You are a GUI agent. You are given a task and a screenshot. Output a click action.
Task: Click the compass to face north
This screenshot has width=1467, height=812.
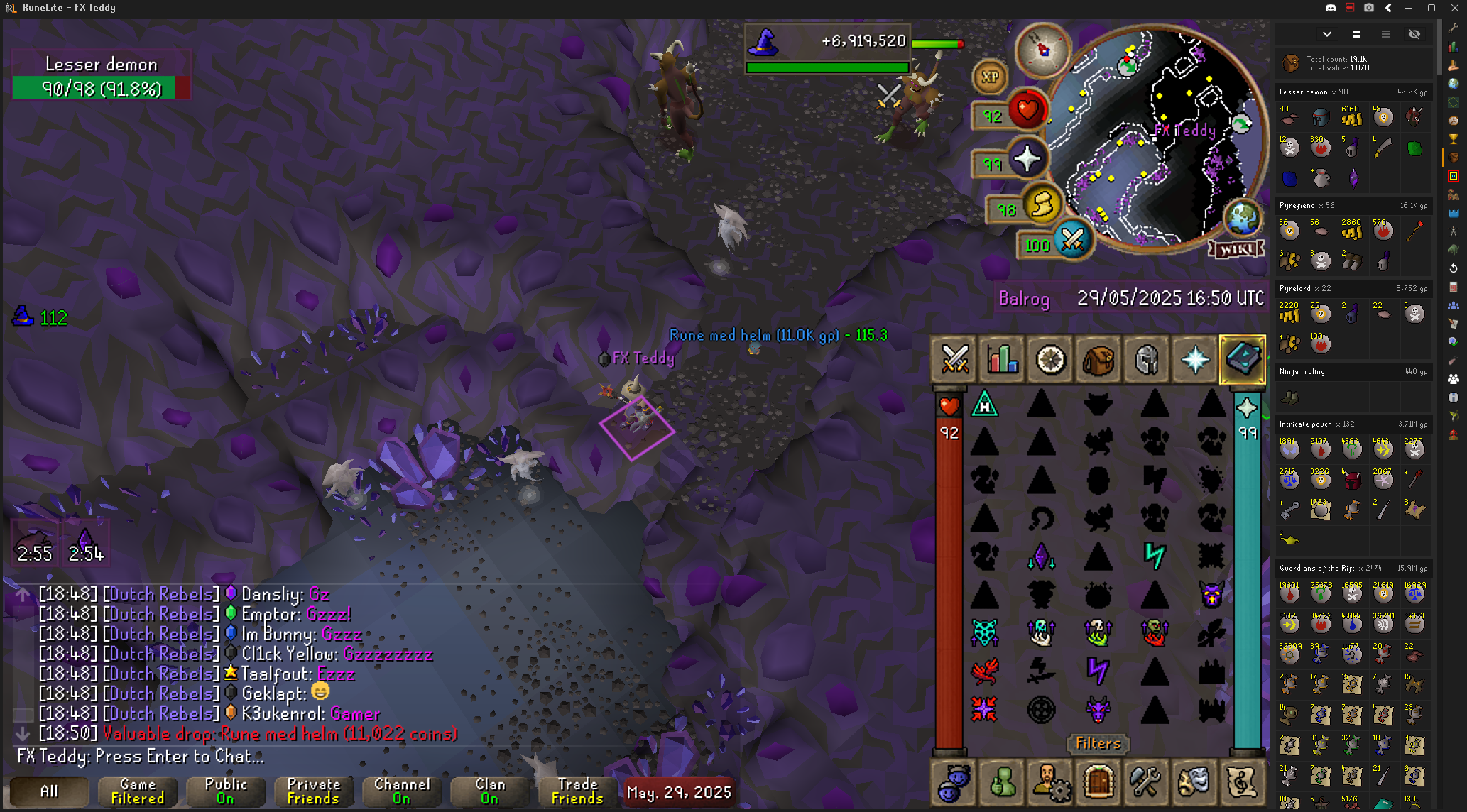(x=1042, y=50)
